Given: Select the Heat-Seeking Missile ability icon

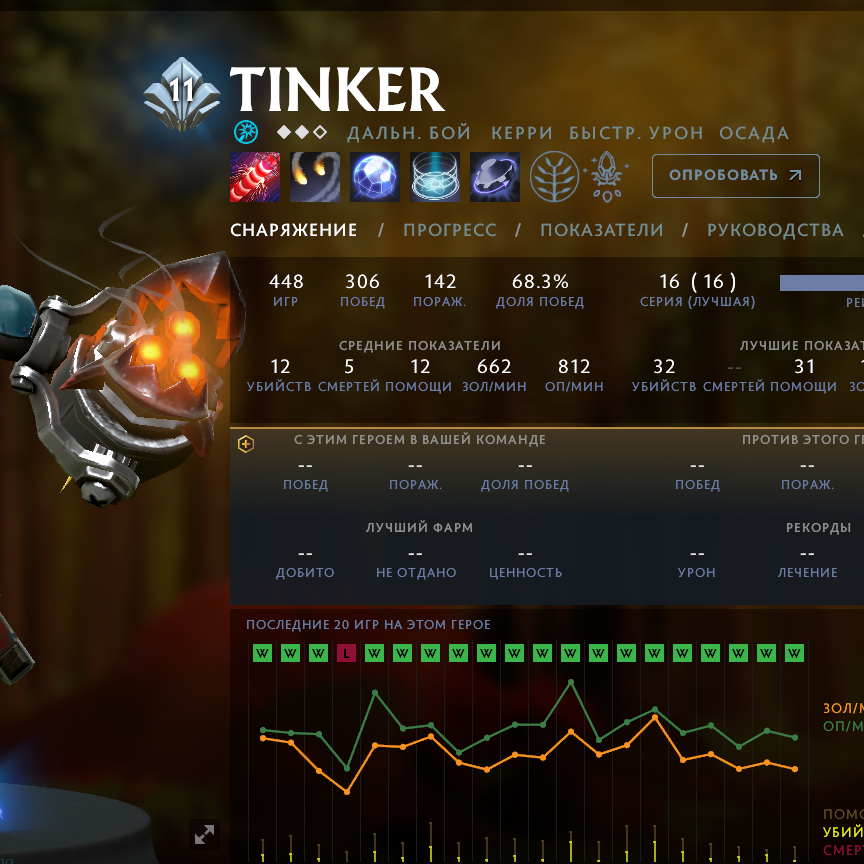Looking at the screenshot, I should (x=315, y=177).
